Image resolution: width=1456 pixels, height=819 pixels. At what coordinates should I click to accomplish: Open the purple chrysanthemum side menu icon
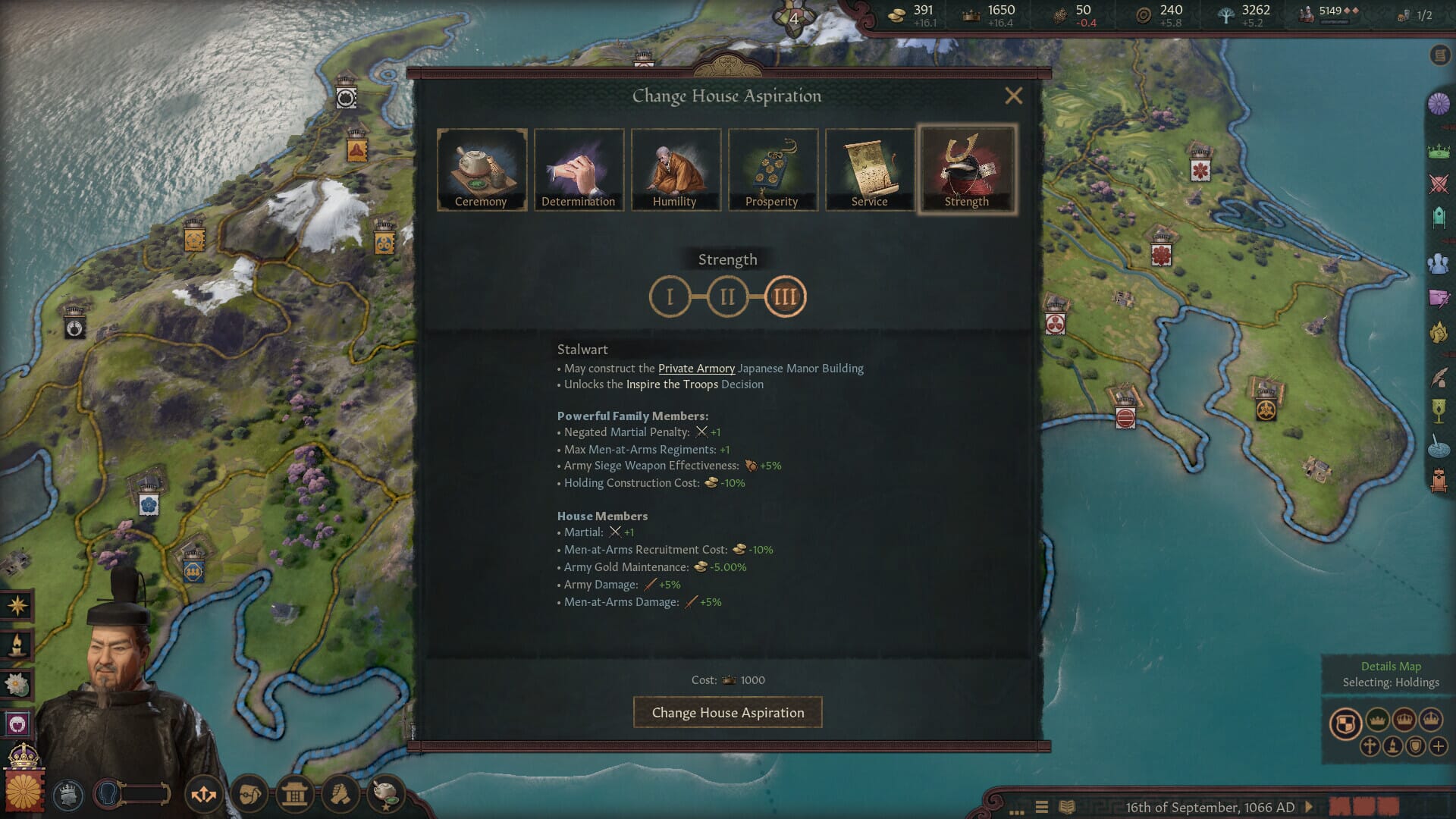[x=1439, y=103]
